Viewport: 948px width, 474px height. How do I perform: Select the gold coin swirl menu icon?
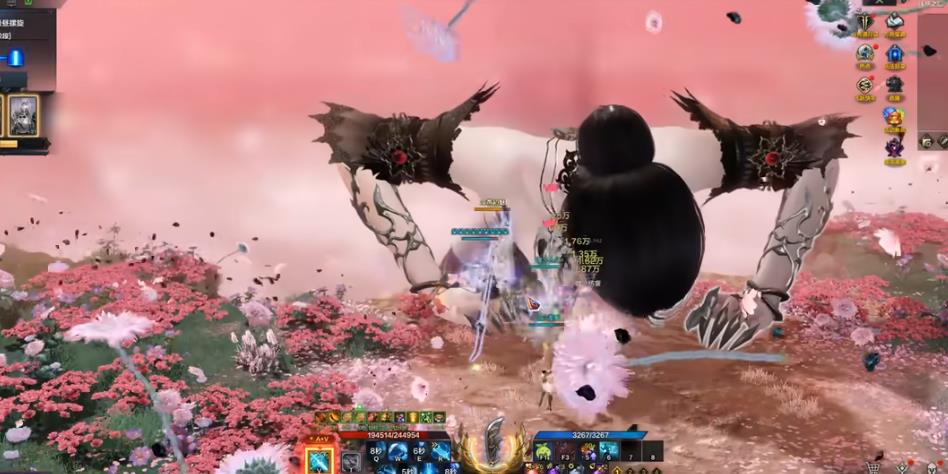tap(865, 86)
